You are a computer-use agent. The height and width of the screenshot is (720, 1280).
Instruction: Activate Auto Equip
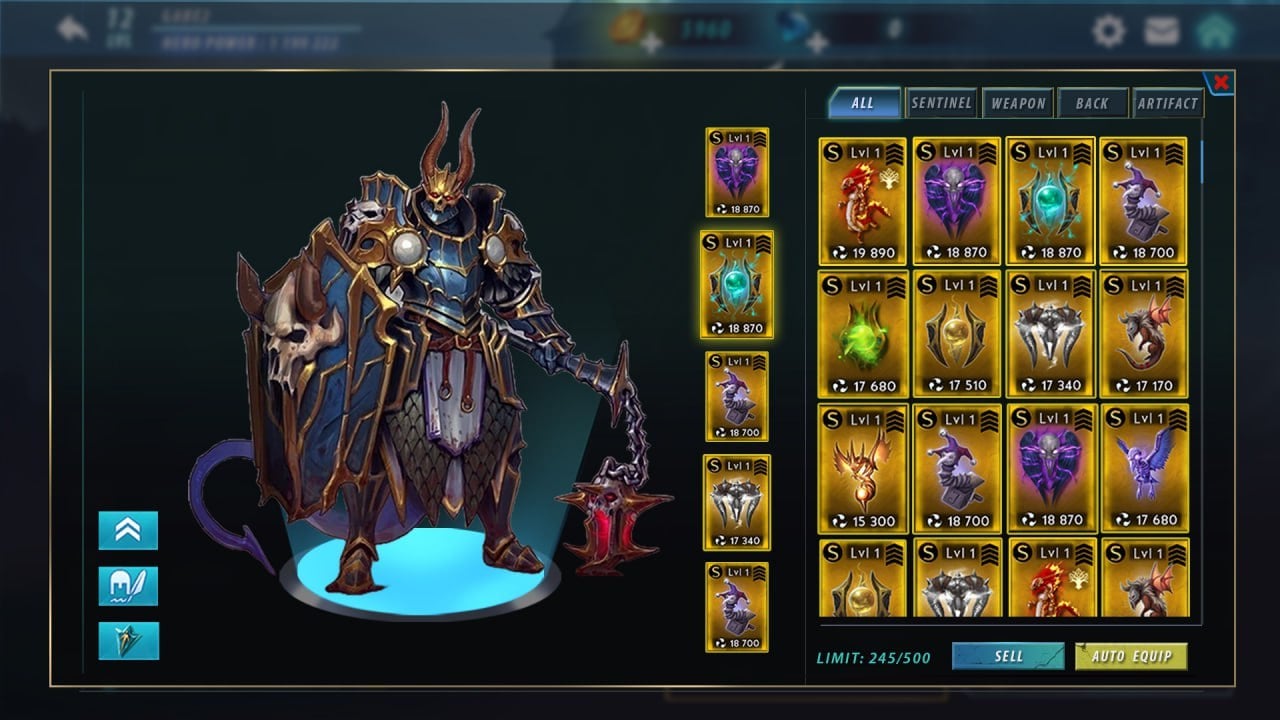point(1131,656)
